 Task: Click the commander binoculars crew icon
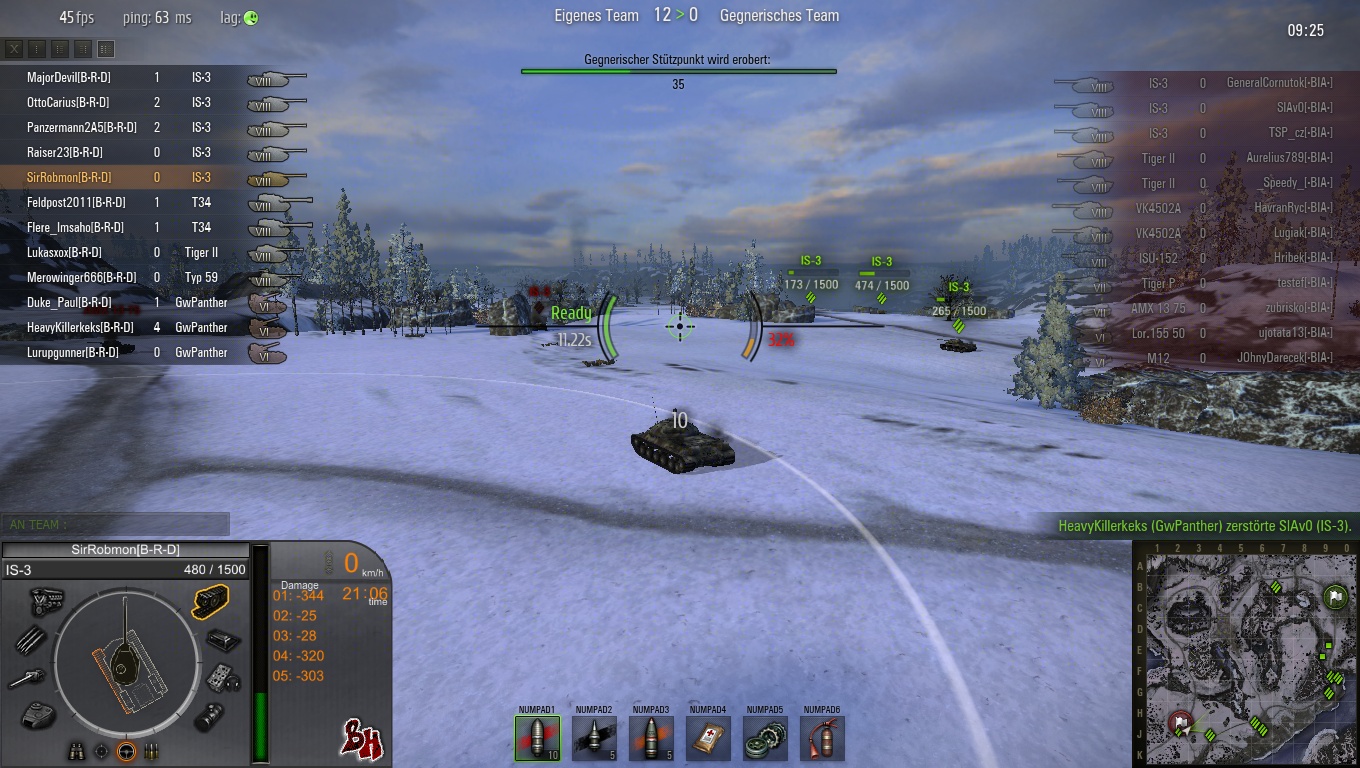(75, 751)
